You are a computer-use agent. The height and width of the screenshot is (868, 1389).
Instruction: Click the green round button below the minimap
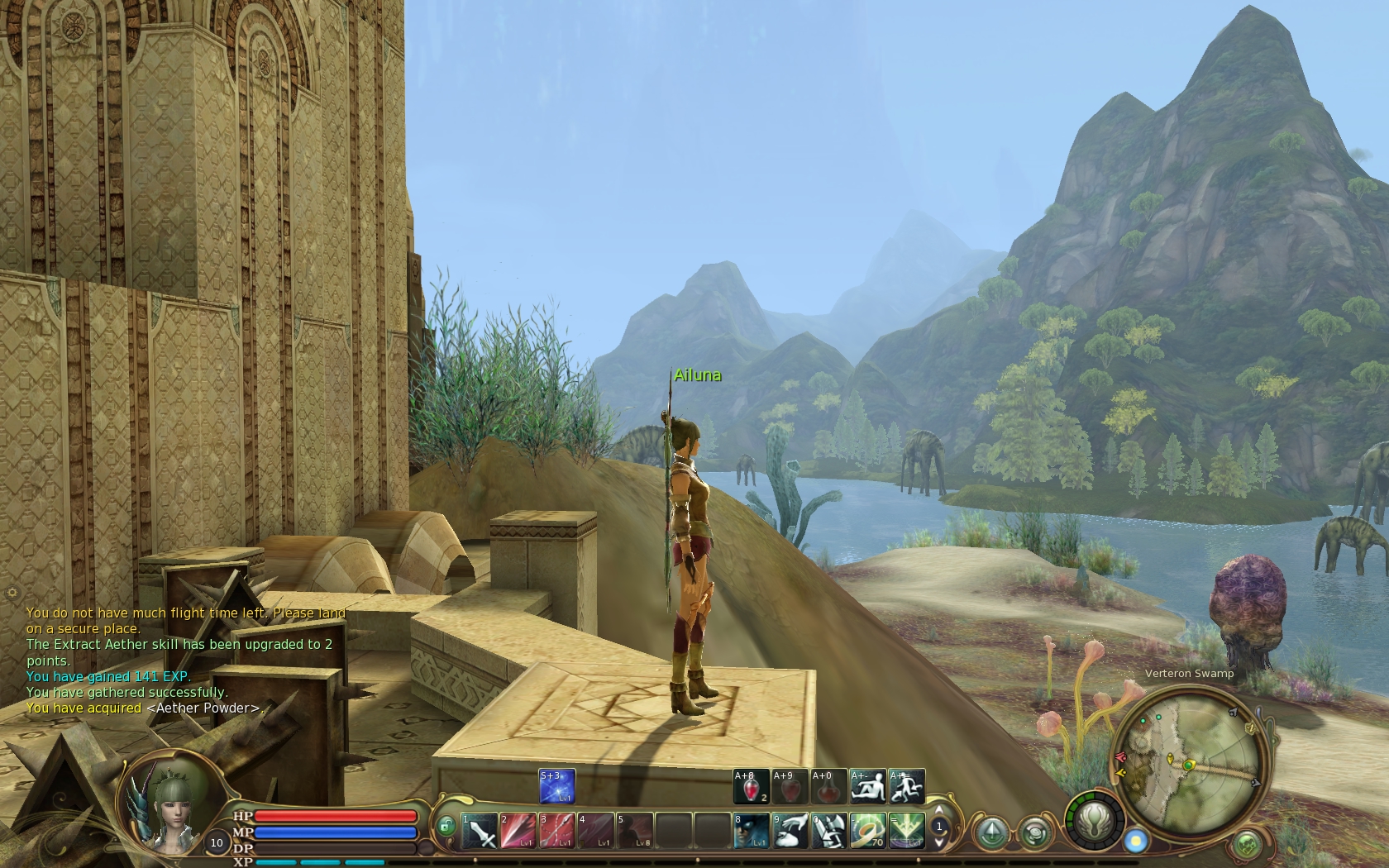[1246, 845]
